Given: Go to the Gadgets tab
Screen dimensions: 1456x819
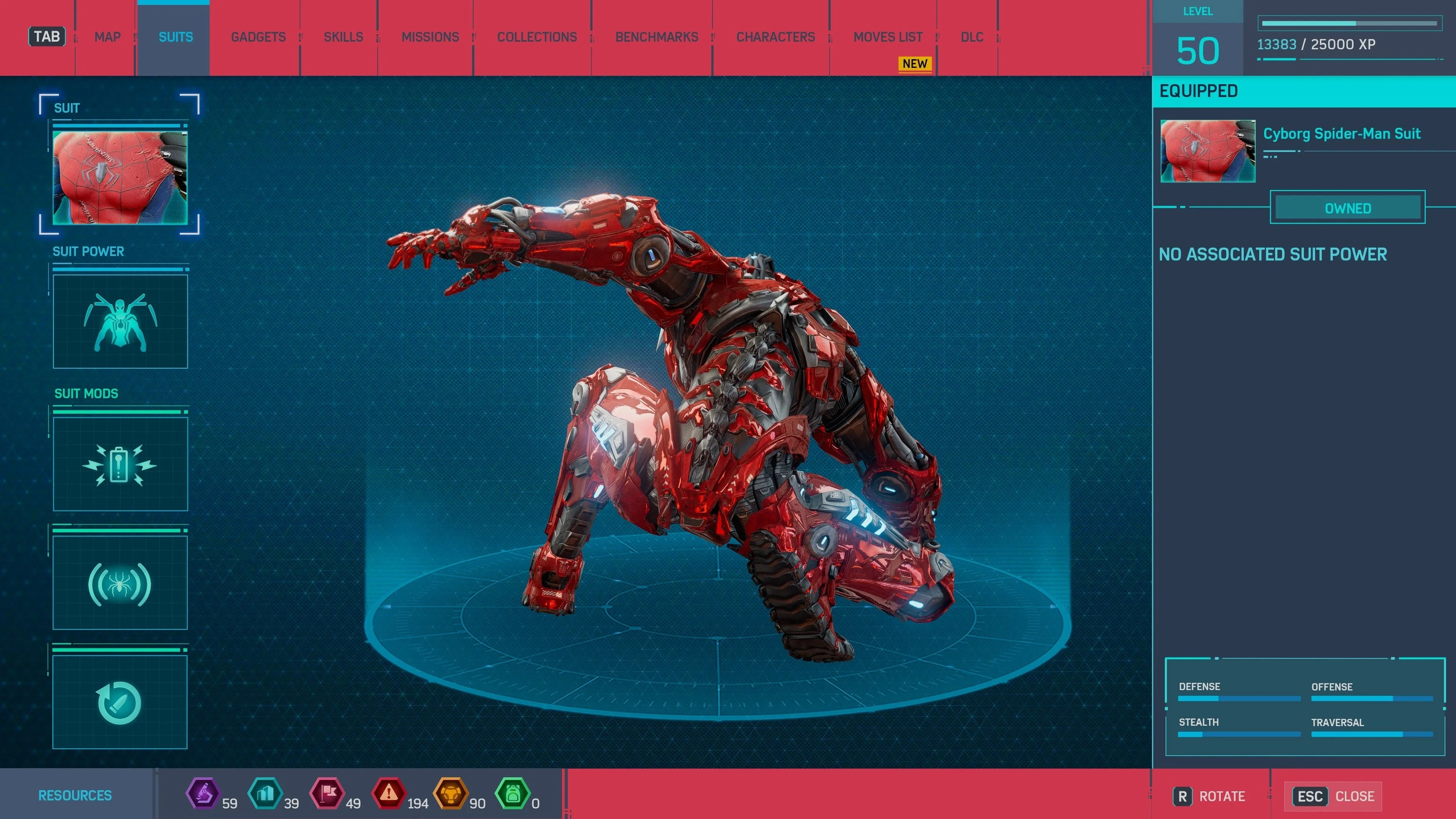Looking at the screenshot, I should pyautogui.click(x=258, y=37).
